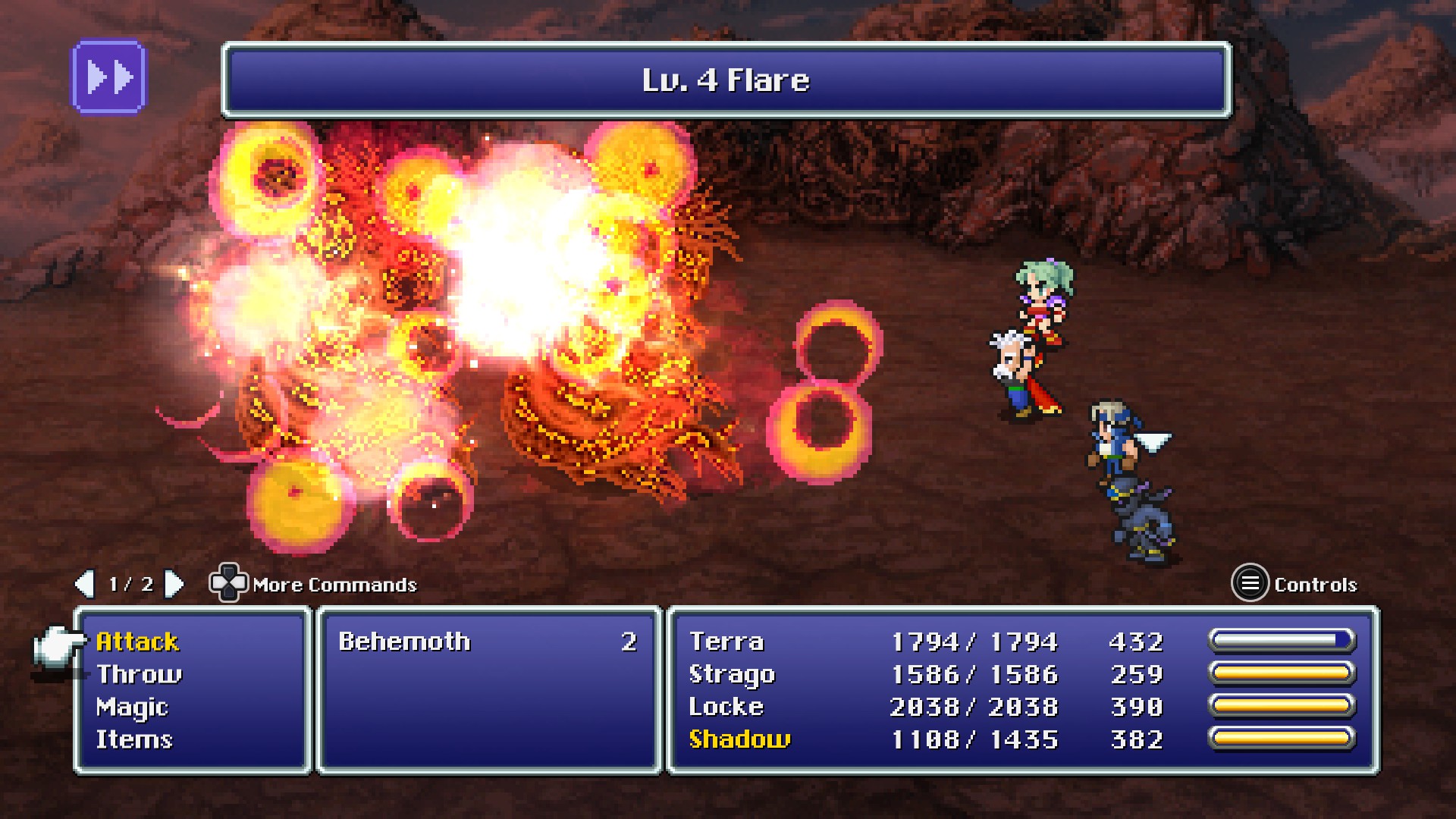This screenshot has width=1456, height=819.
Task: Select Strago in the party list
Action: pyautogui.click(x=732, y=675)
